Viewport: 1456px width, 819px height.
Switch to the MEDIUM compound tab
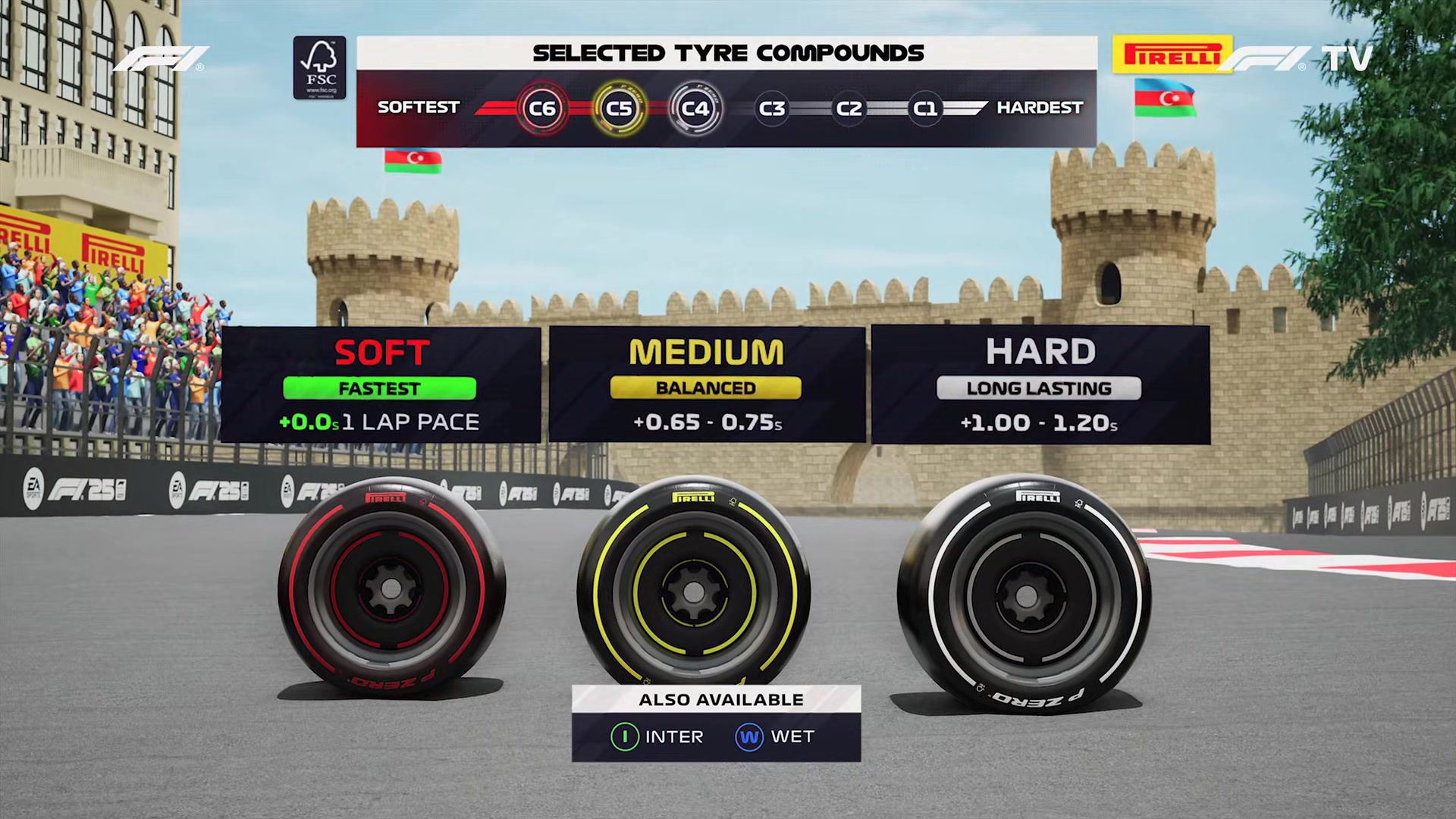click(706, 351)
